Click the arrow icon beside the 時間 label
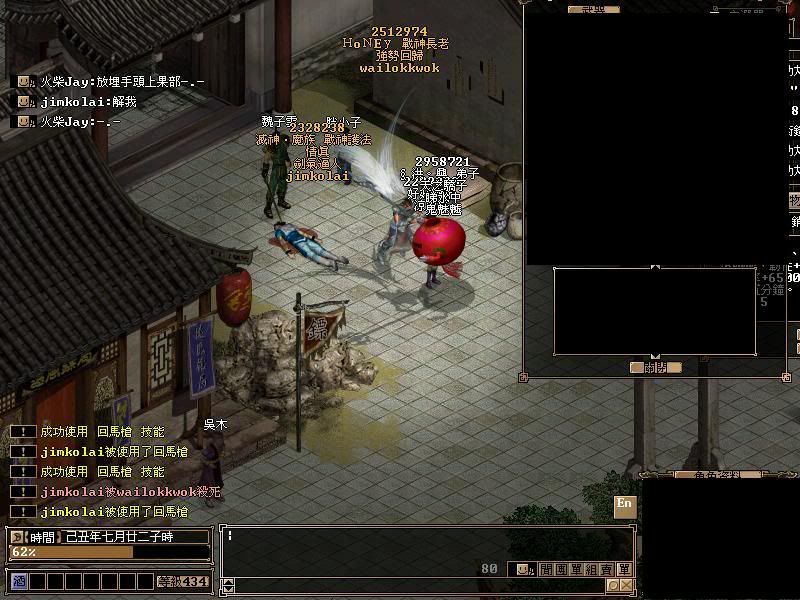800x600 pixels. coord(16,537)
